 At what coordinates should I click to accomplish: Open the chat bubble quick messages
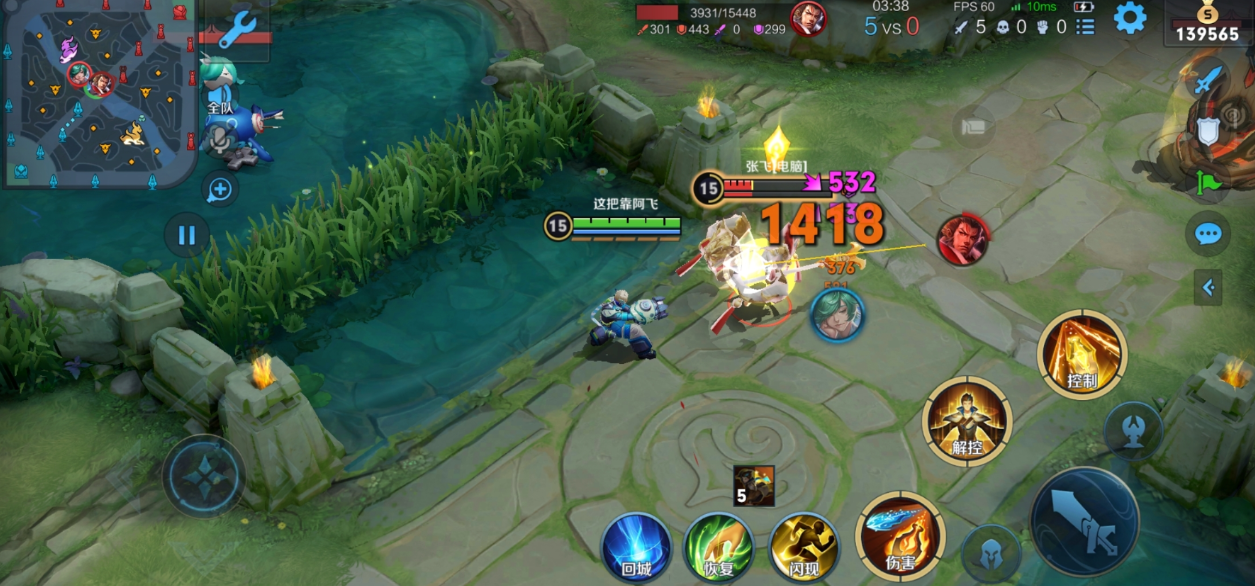coord(1209,235)
